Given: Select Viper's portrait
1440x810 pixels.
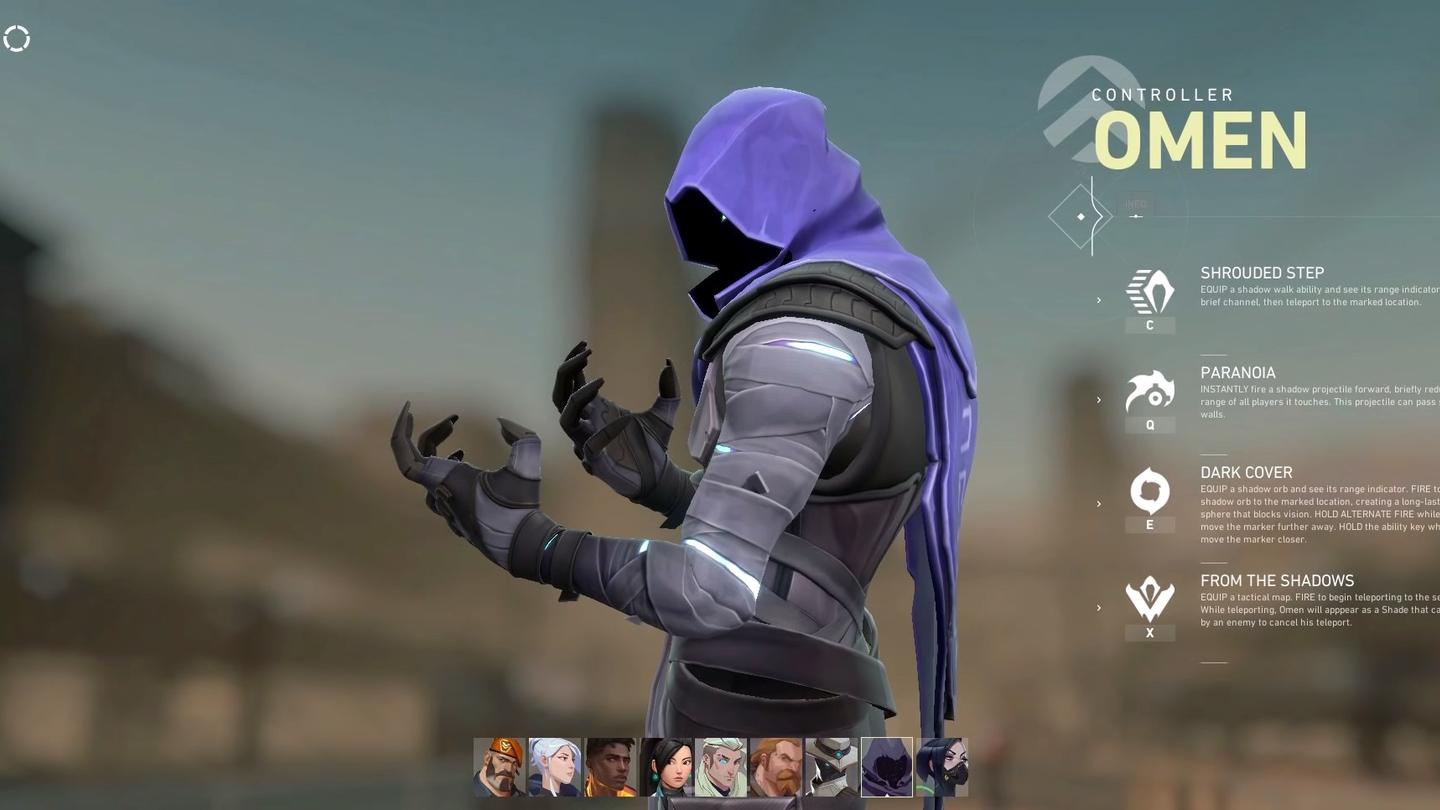Looking at the screenshot, I should tap(942, 765).
